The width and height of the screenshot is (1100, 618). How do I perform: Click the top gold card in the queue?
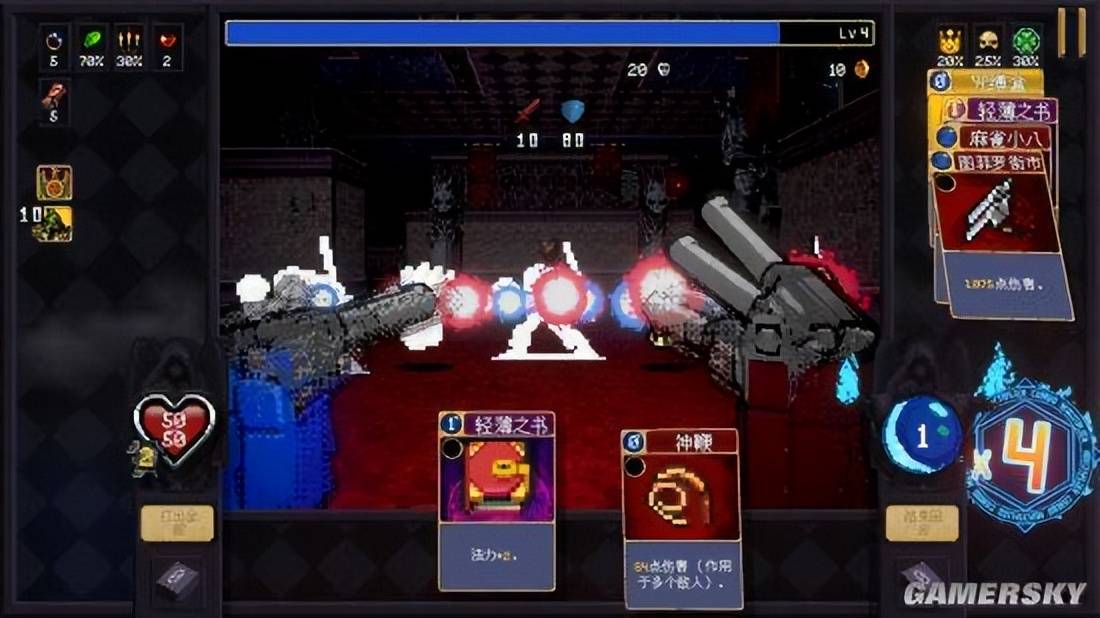[x=990, y=82]
